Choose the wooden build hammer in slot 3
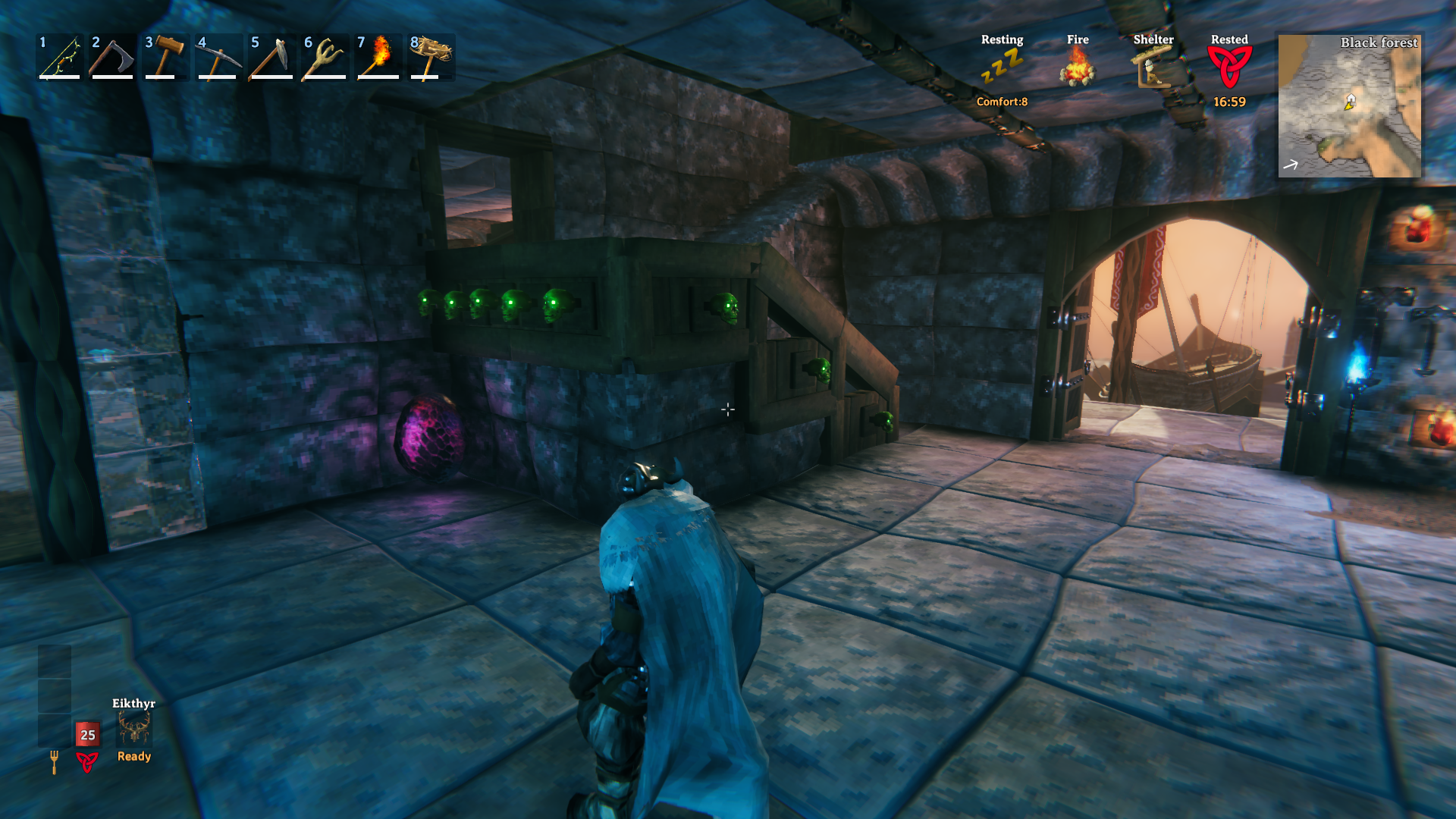Viewport: 1456px width, 819px height. pos(166,57)
